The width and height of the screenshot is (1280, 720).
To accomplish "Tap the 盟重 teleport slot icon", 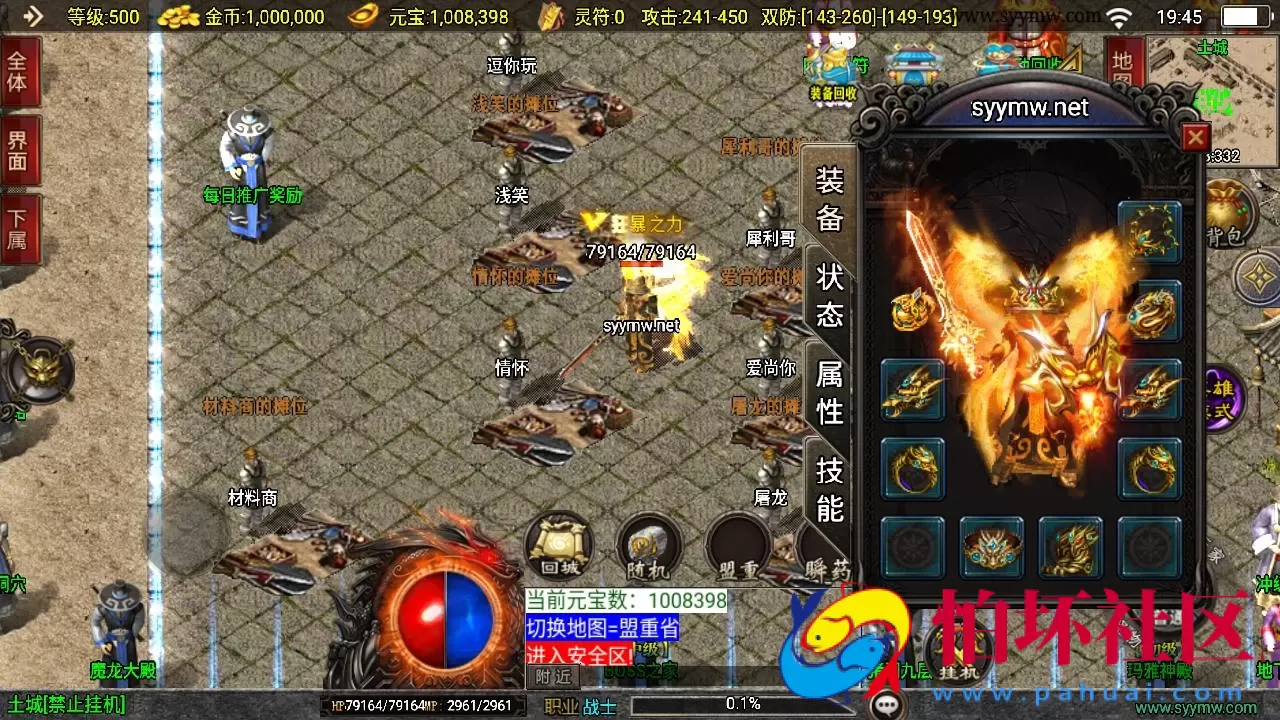I will pos(737,545).
